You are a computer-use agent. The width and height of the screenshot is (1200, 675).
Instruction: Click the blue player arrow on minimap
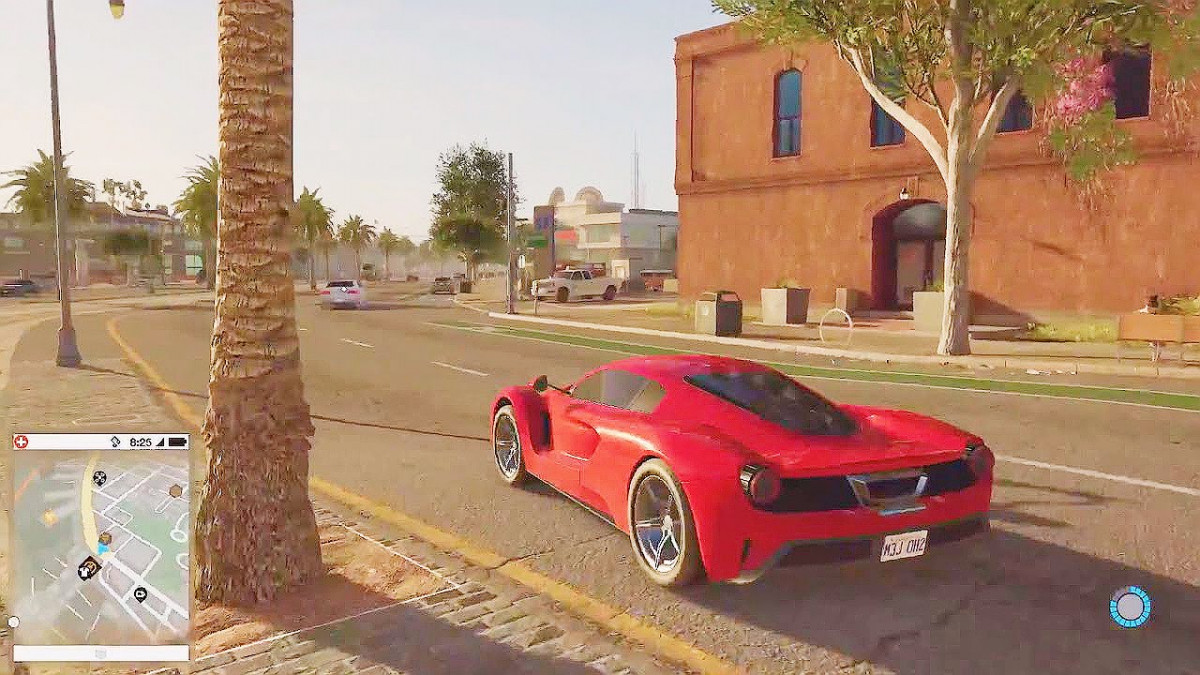point(102,549)
